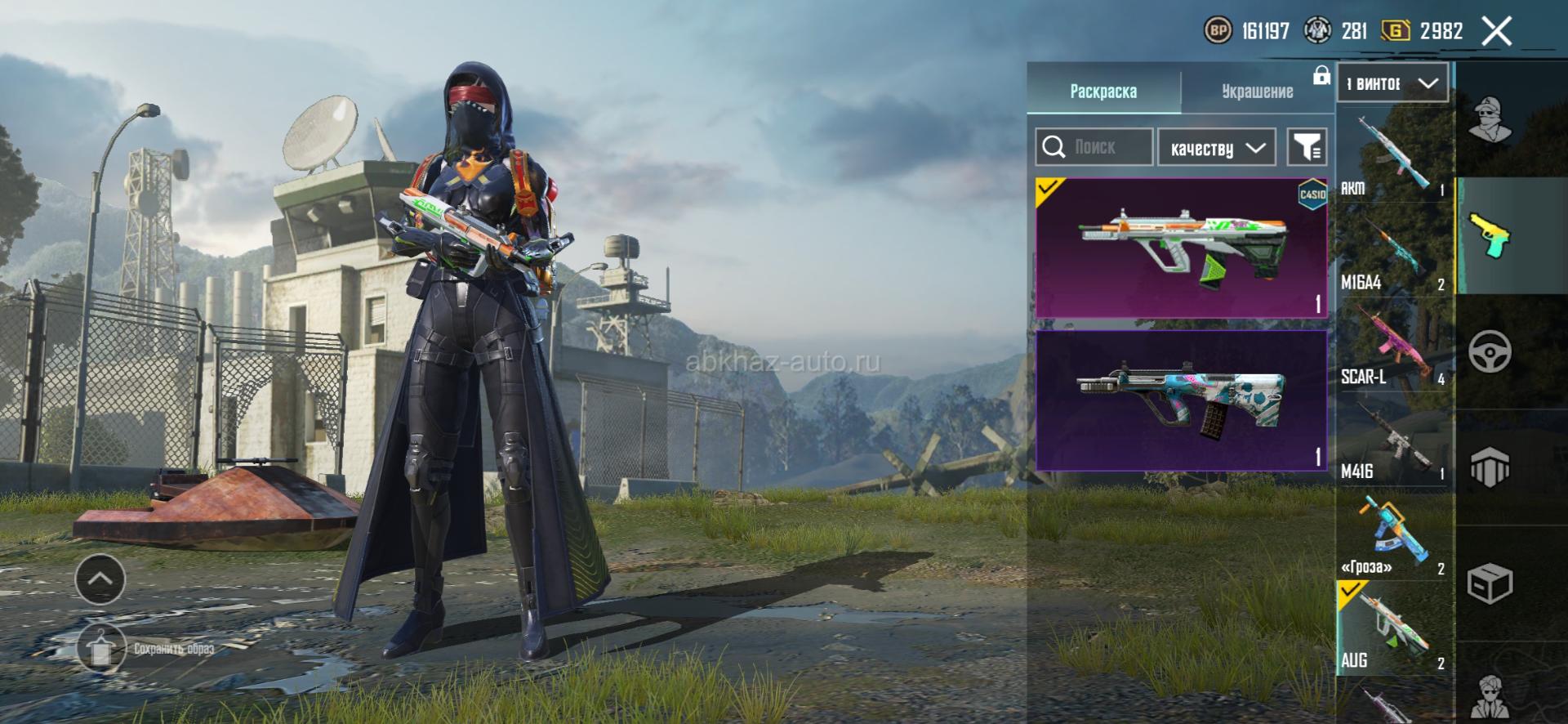
Task: Open the Украшение tab
Action: (1257, 91)
